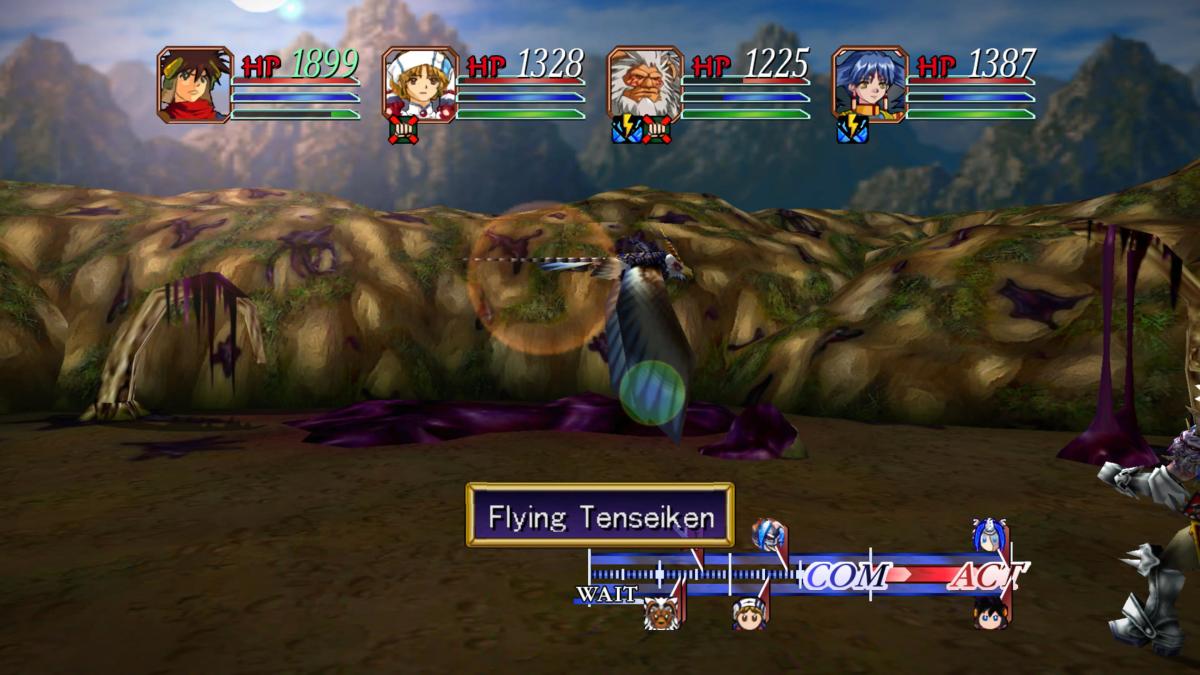Viewport: 1200px width, 675px height.
Task: Select the white-hat girl portrait
Action: click(420, 84)
